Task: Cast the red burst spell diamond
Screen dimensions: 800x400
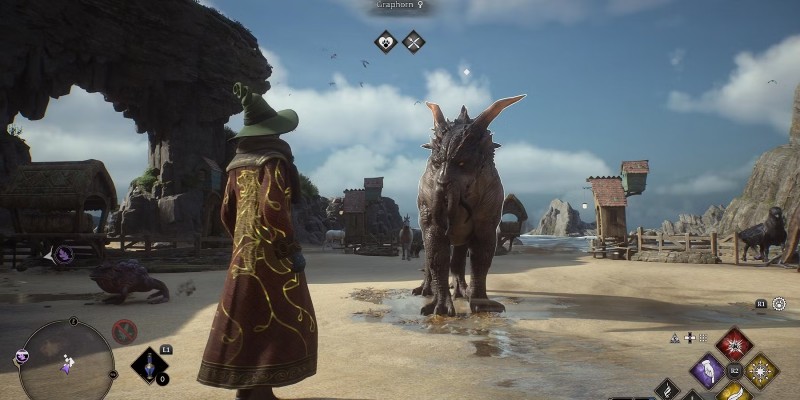Action: click(734, 345)
